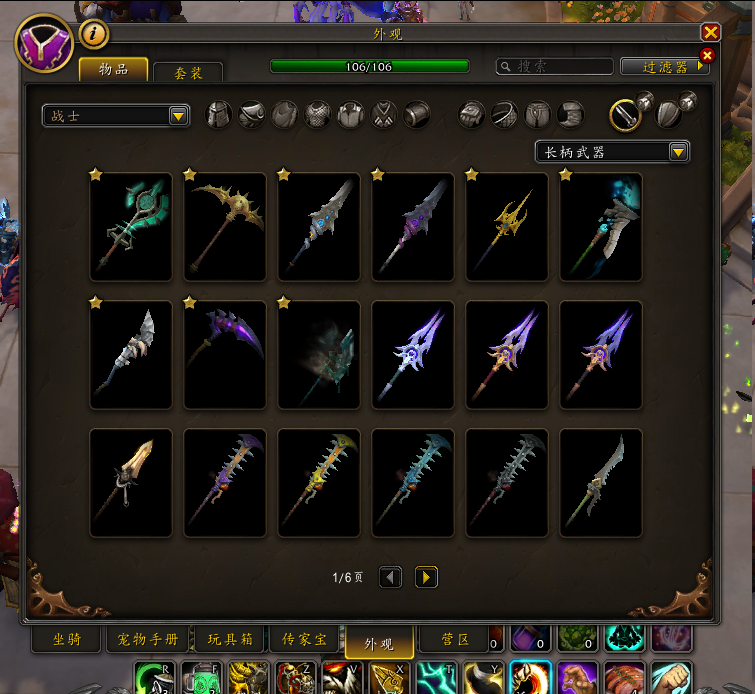Click the yellow info button
Screen dimensions: 755x694
pyautogui.click(x=93, y=34)
